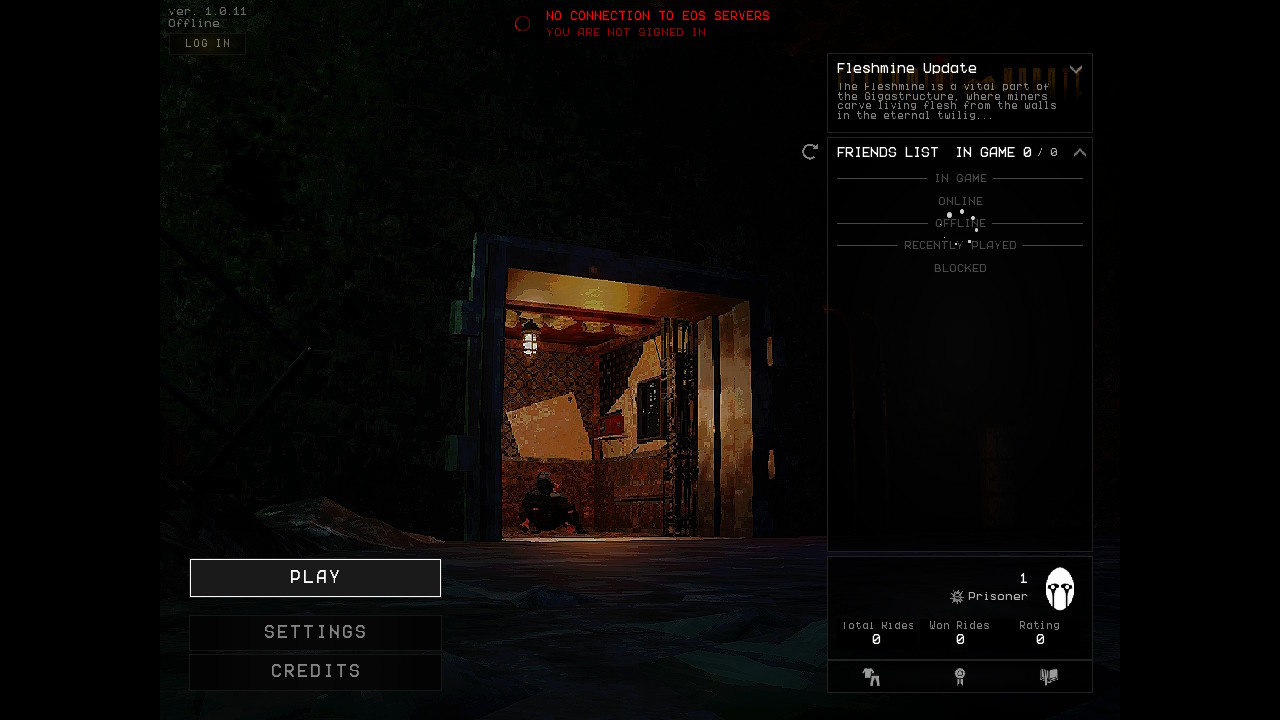The image size is (1280, 720).
Task: Open the clothing customization tab
Action: pos(871,677)
